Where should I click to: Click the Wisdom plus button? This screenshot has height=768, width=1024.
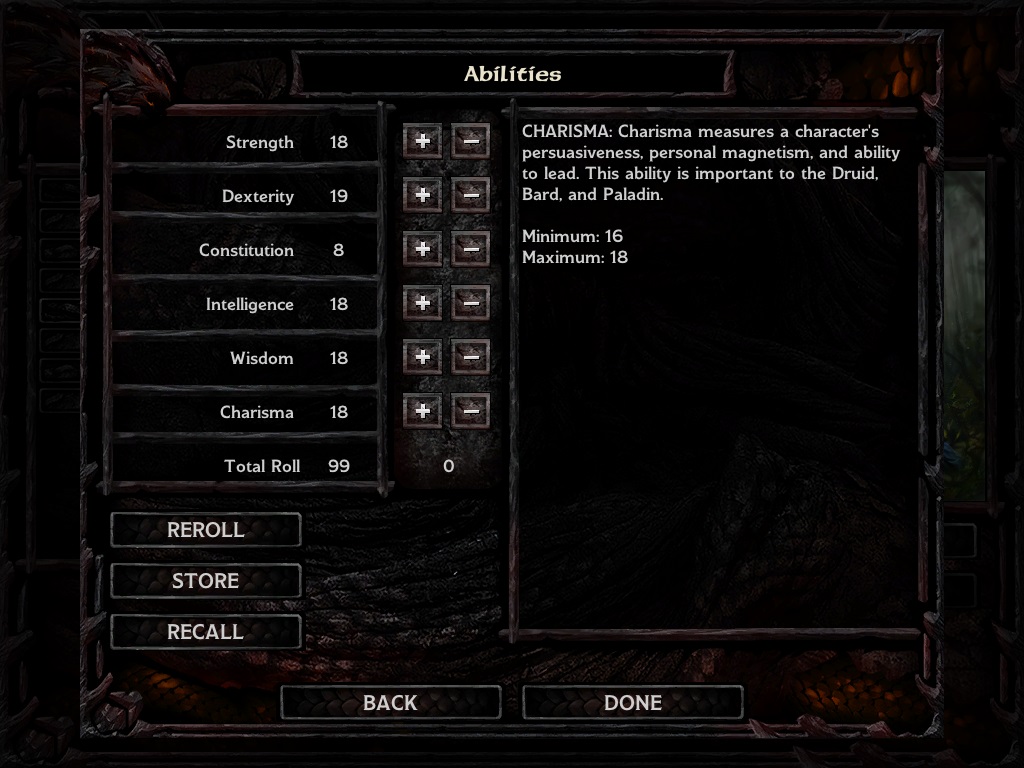coord(422,358)
